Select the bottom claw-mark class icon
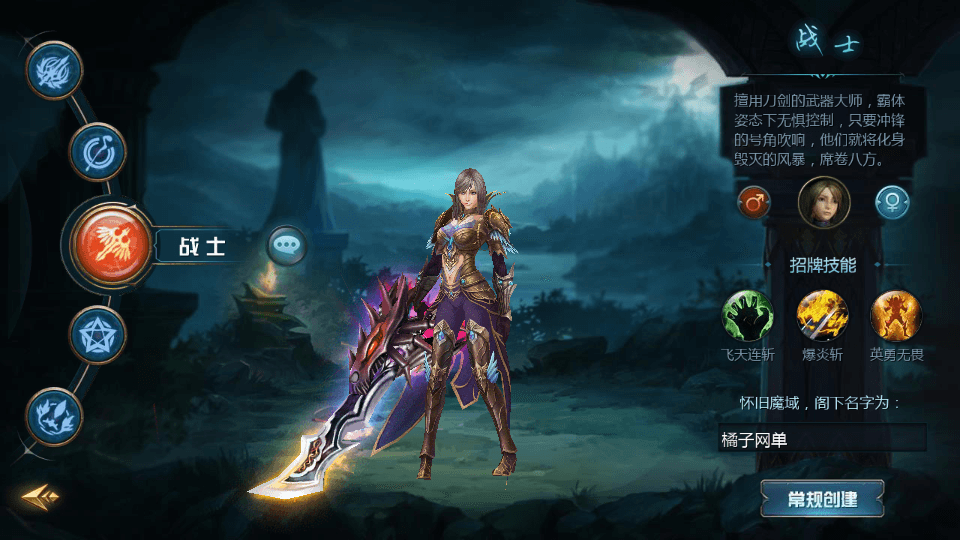This screenshot has height=540, width=960. (54, 415)
